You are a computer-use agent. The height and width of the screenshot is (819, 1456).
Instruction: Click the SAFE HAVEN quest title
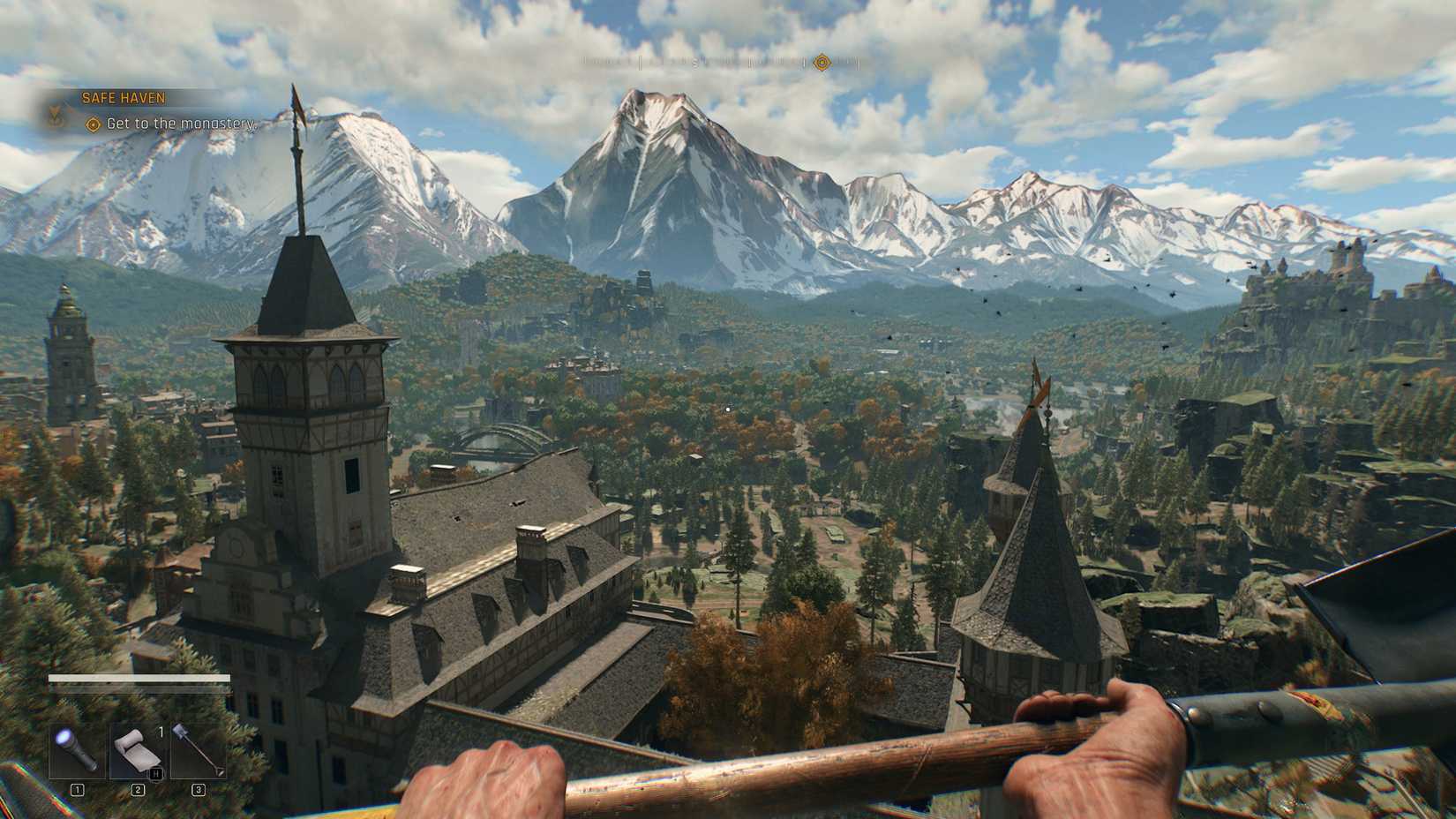(124, 97)
